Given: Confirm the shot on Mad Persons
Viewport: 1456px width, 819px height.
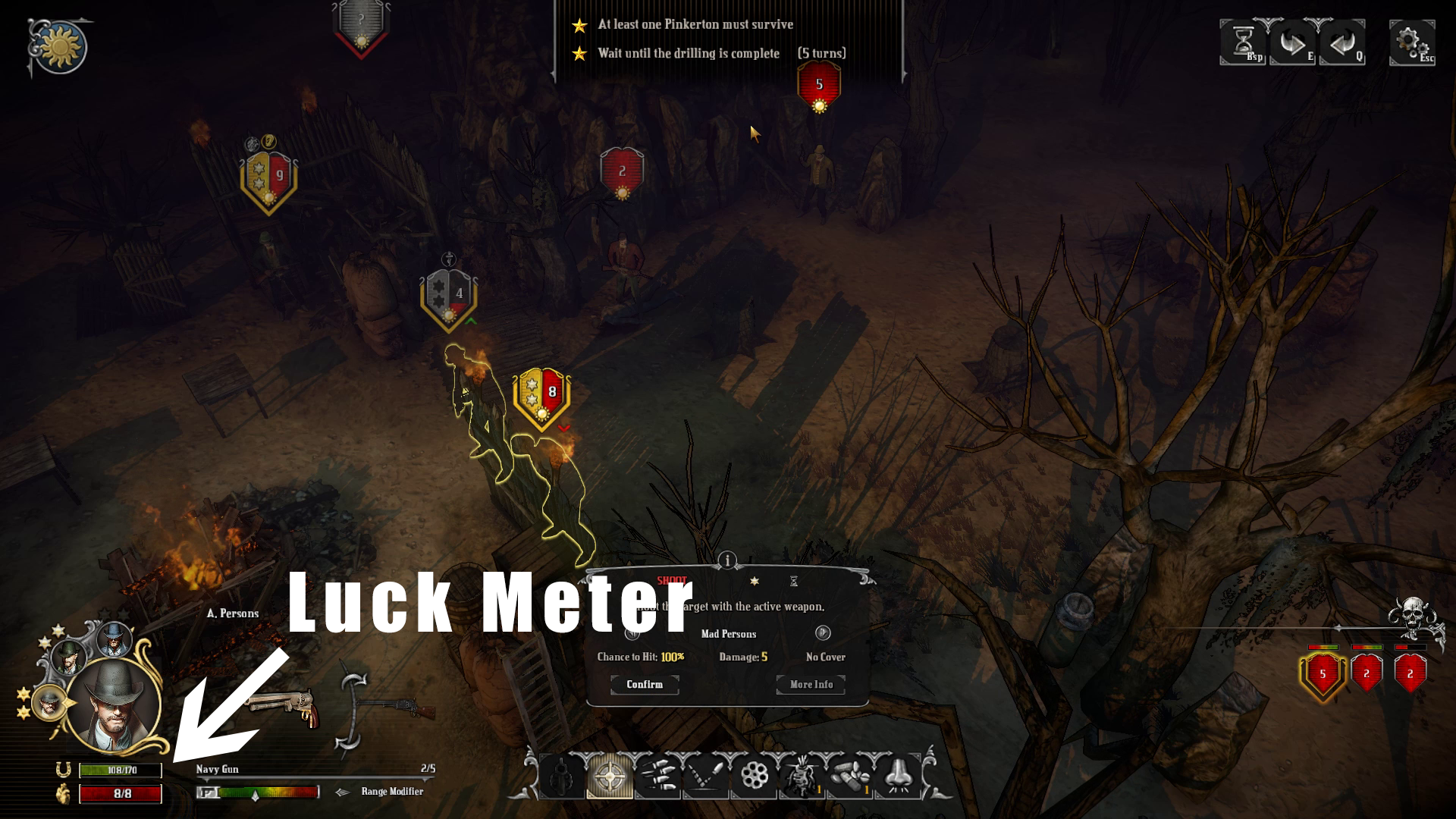Looking at the screenshot, I should [645, 684].
